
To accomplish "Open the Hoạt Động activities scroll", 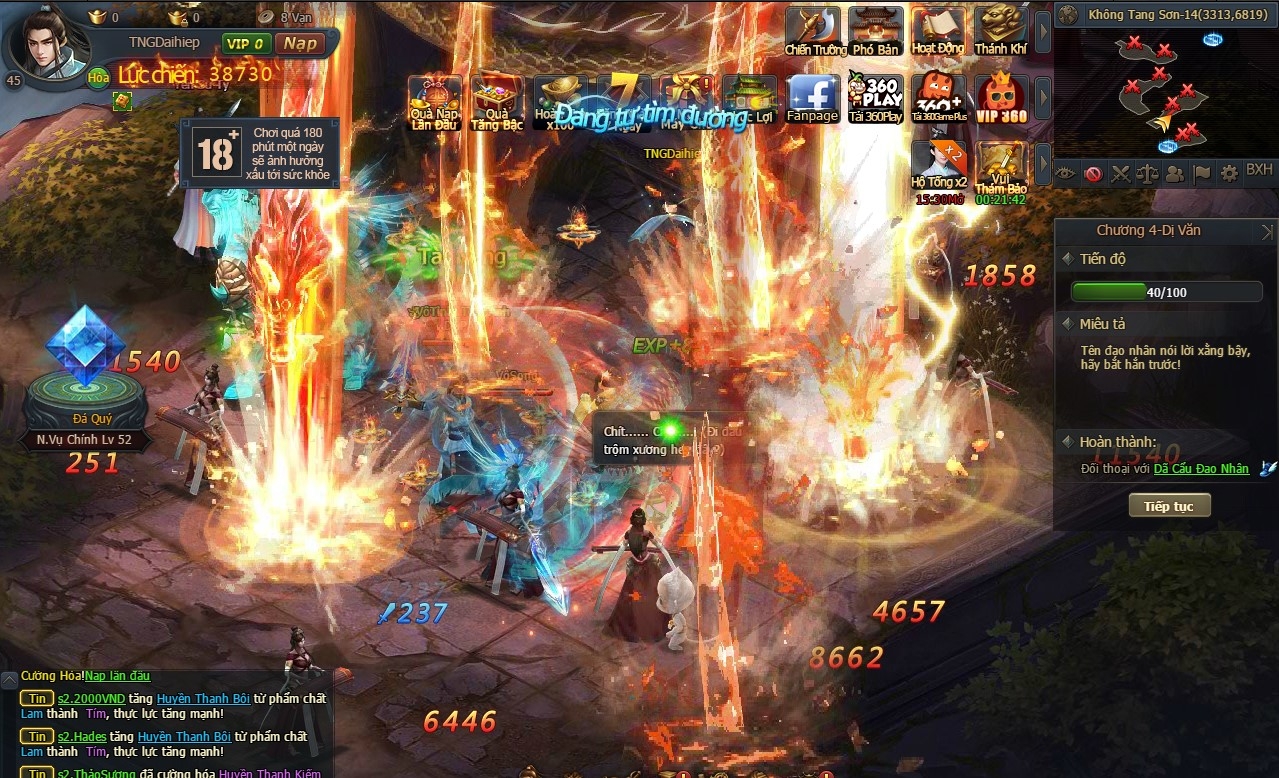I will click(938, 30).
